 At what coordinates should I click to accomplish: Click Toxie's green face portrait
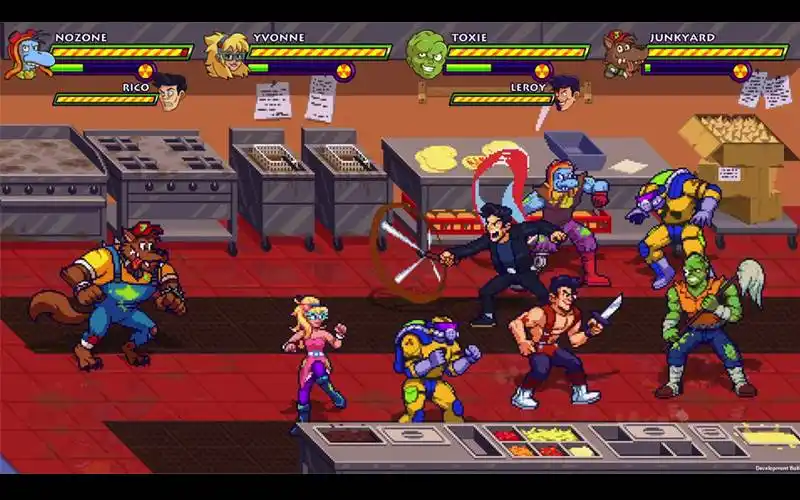tap(425, 54)
